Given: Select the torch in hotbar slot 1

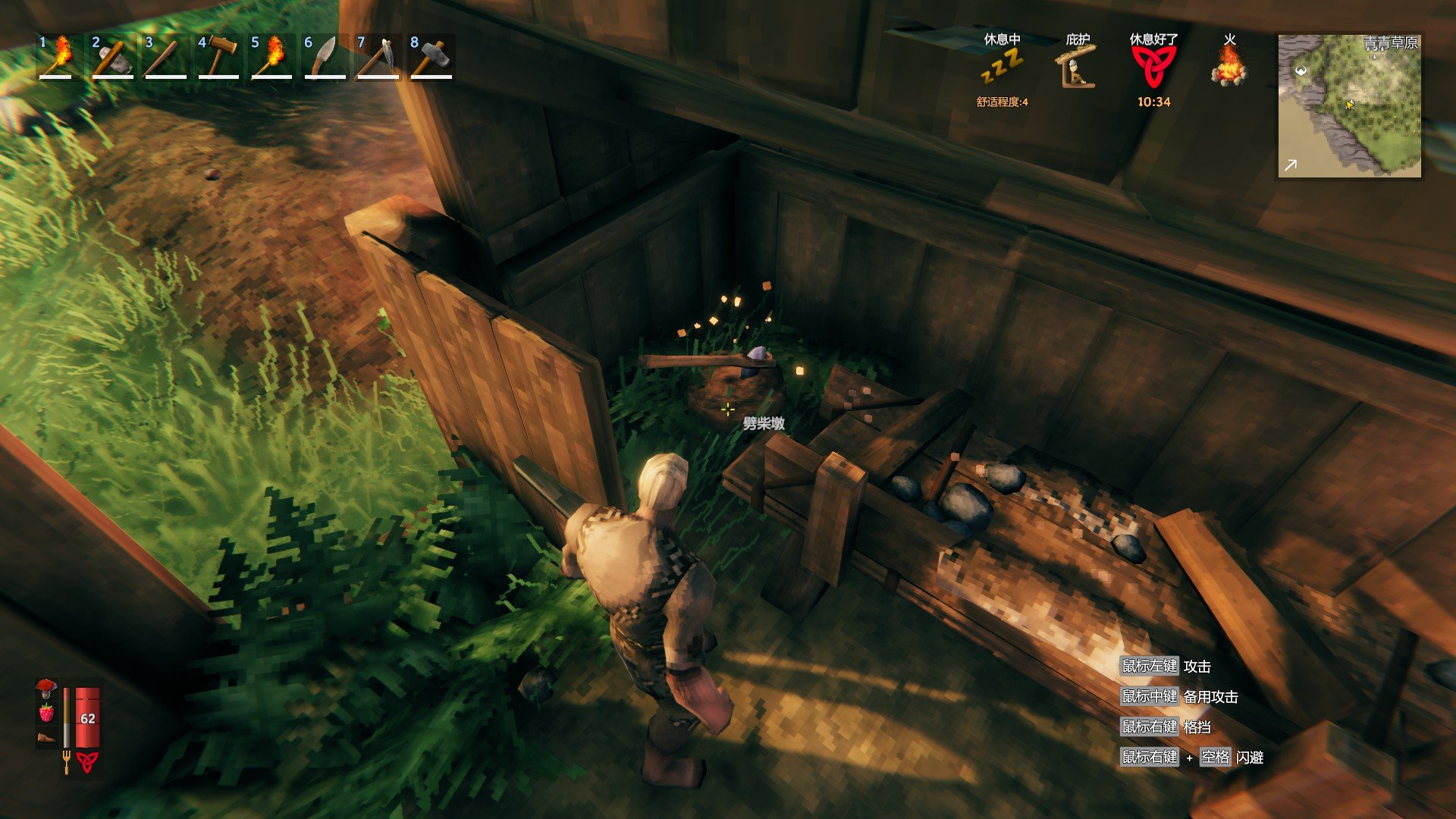Looking at the screenshot, I should coord(58,57).
